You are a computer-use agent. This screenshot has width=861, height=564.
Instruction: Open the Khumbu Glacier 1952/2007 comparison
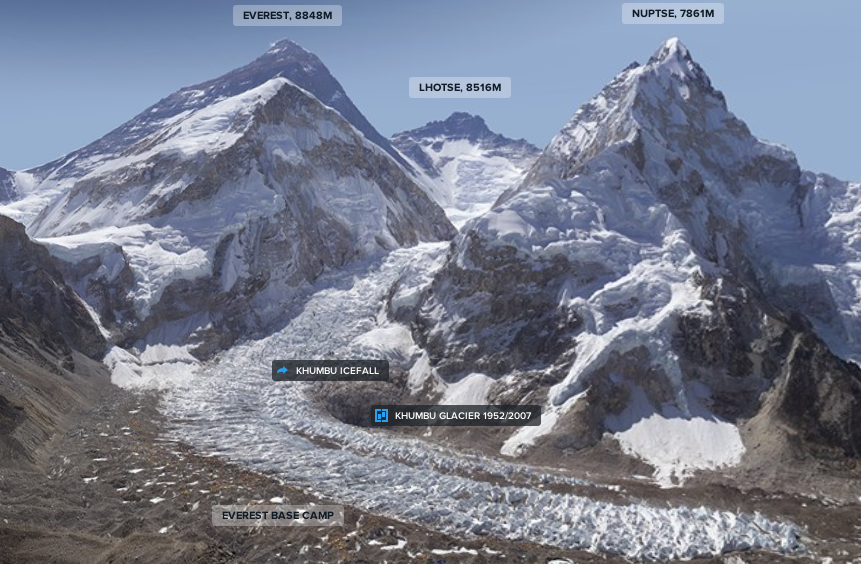click(x=456, y=416)
